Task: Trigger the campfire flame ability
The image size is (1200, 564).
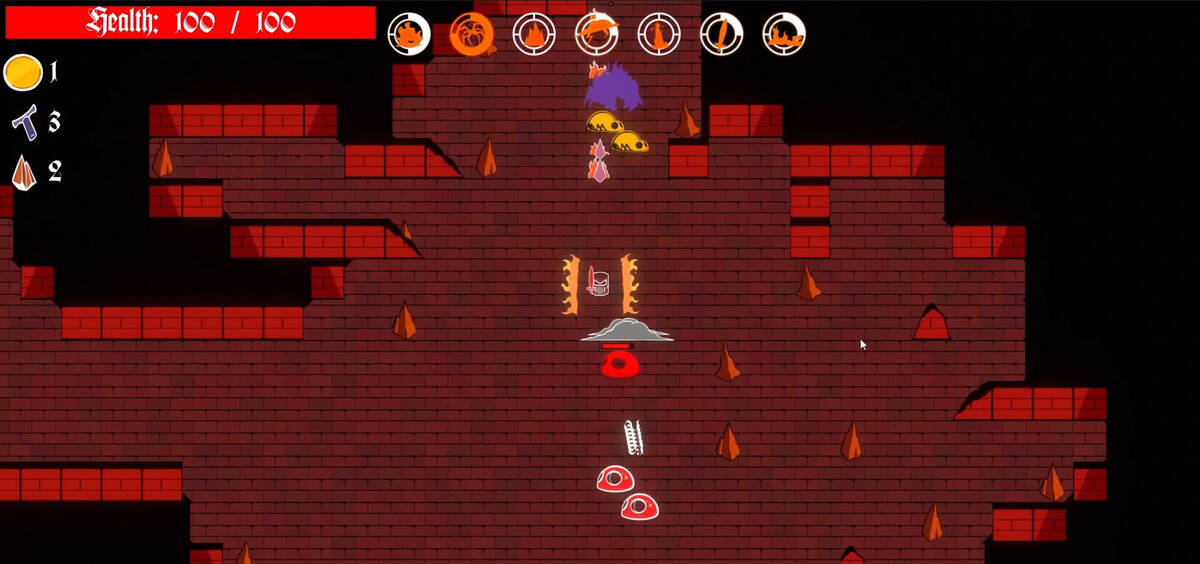Action: point(534,34)
